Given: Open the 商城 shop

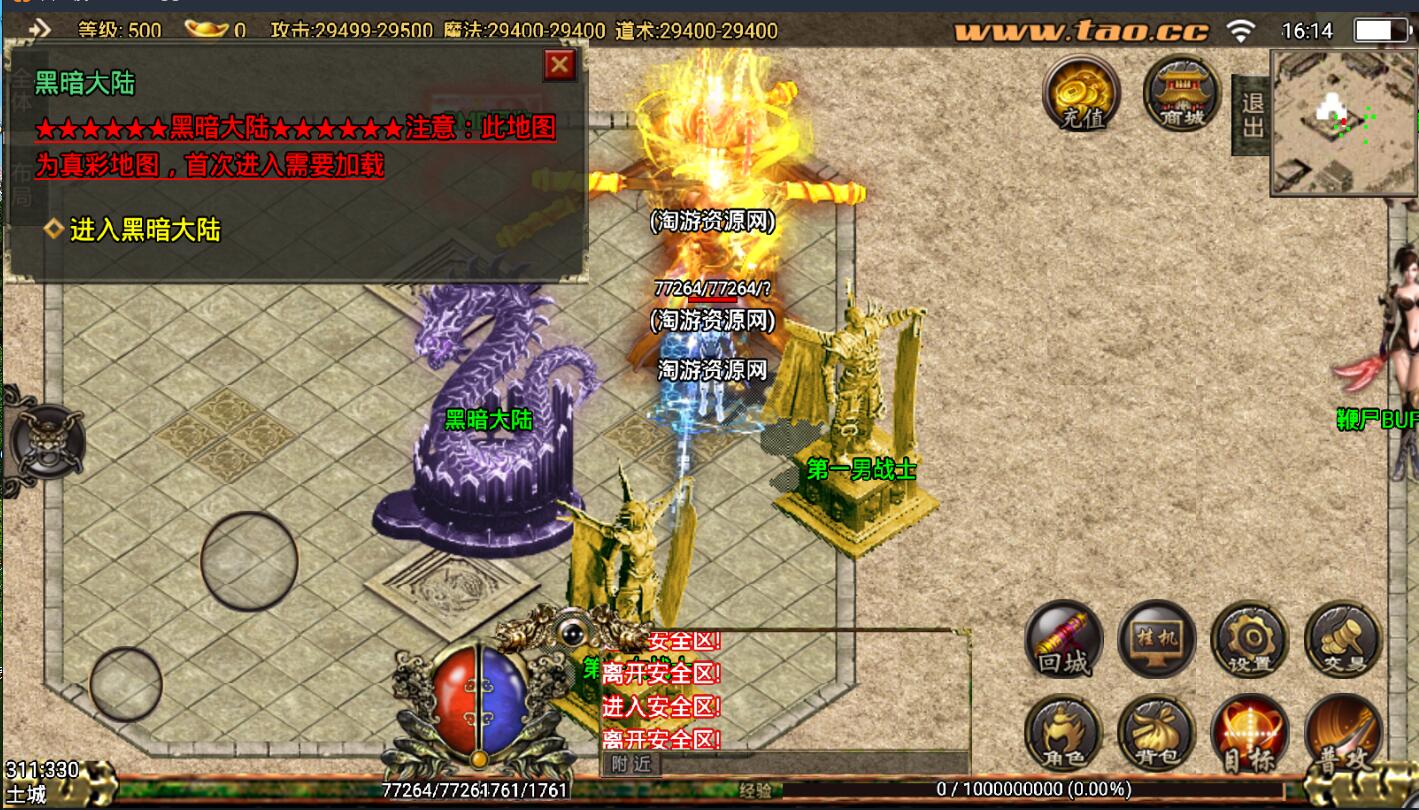Looking at the screenshot, I should tap(1181, 93).
